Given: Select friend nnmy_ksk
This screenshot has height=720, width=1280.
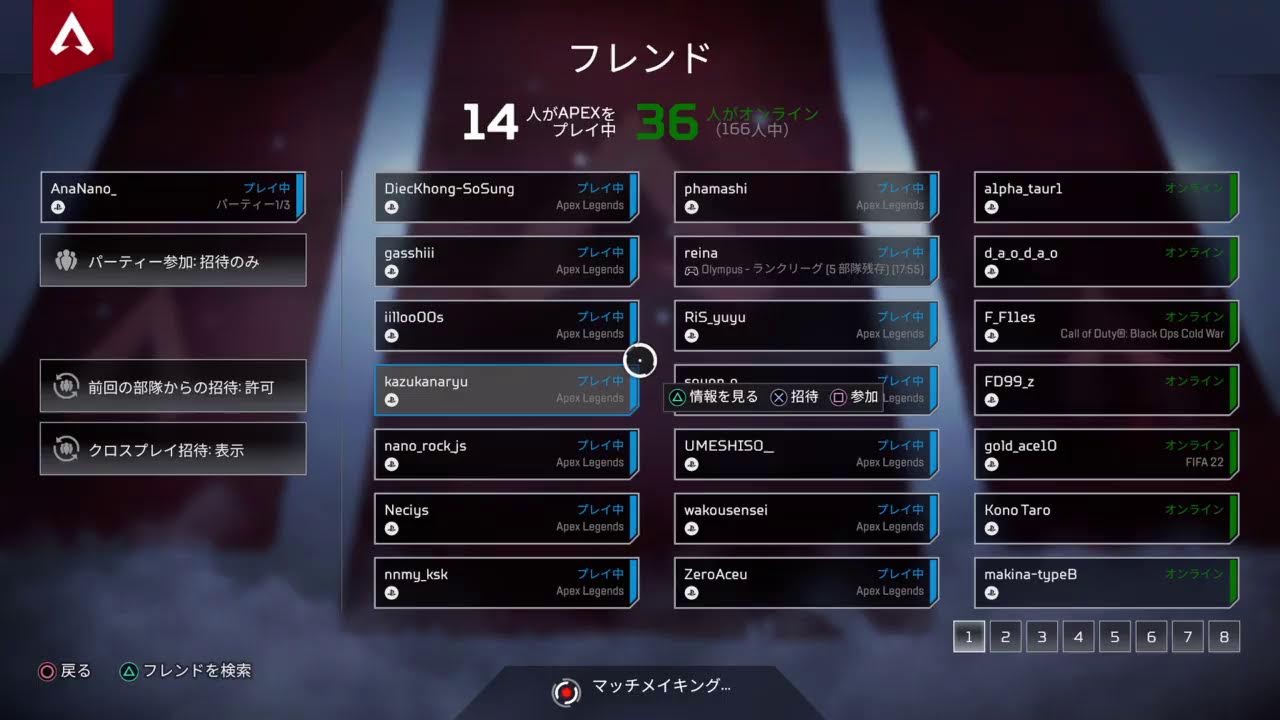Looking at the screenshot, I should 506,582.
